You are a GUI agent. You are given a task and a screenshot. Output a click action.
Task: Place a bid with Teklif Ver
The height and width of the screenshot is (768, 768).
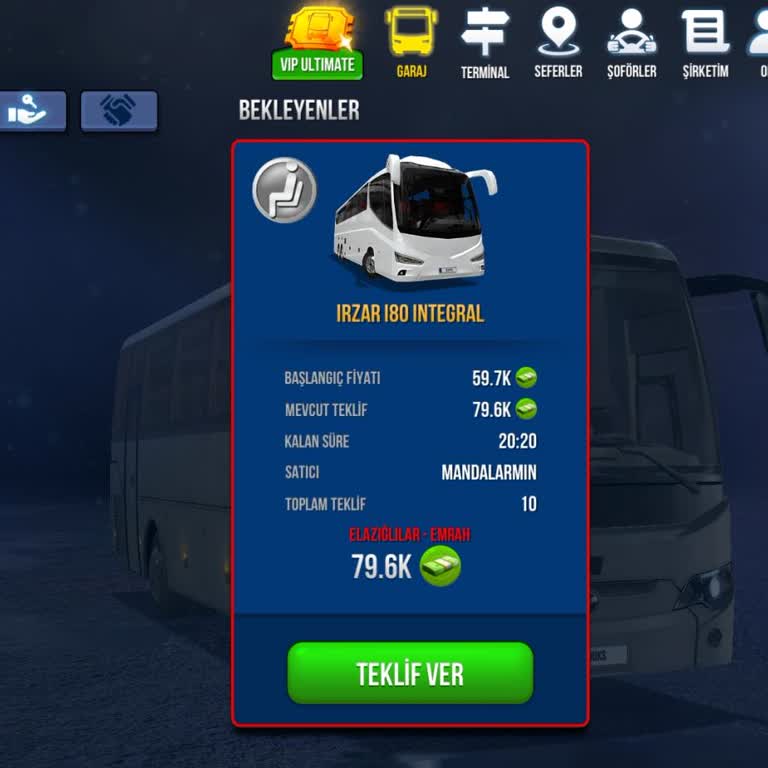tap(410, 673)
